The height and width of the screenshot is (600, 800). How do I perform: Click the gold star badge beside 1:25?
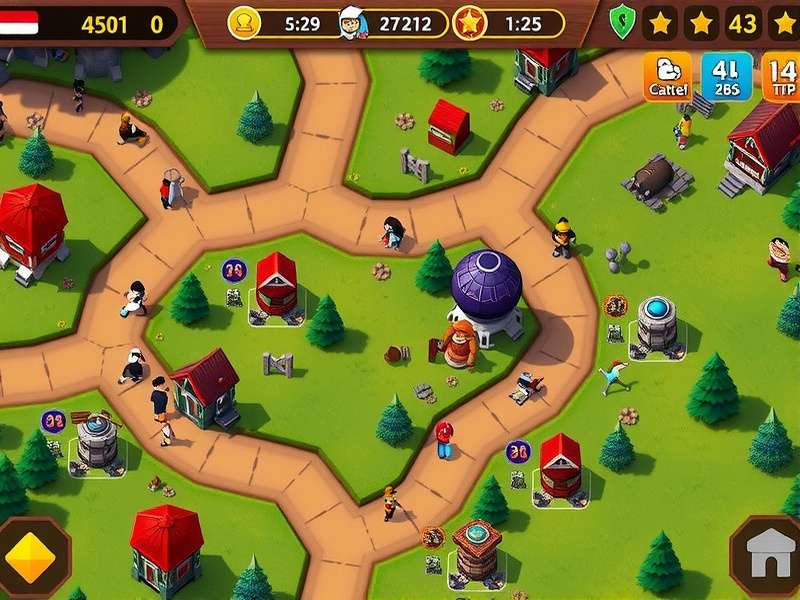click(469, 23)
